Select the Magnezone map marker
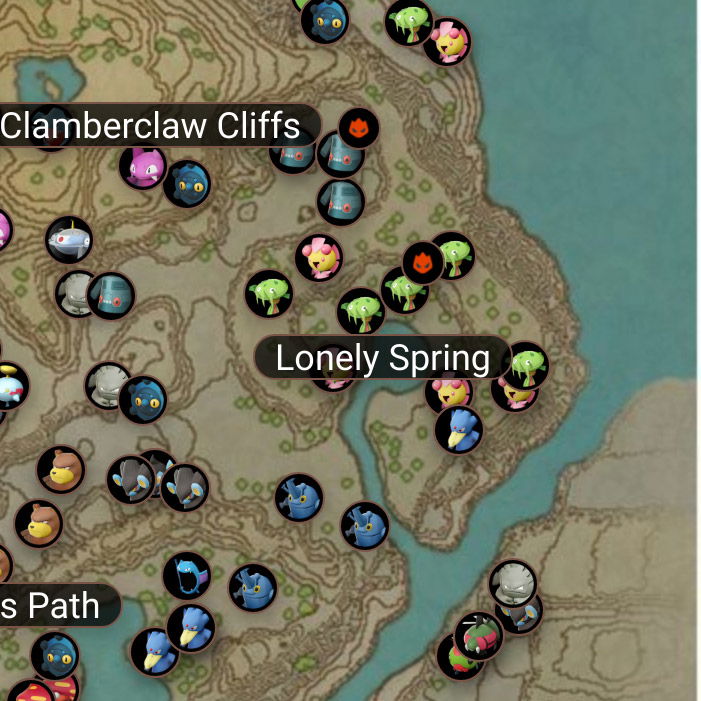The width and height of the screenshot is (701, 701). (69, 239)
